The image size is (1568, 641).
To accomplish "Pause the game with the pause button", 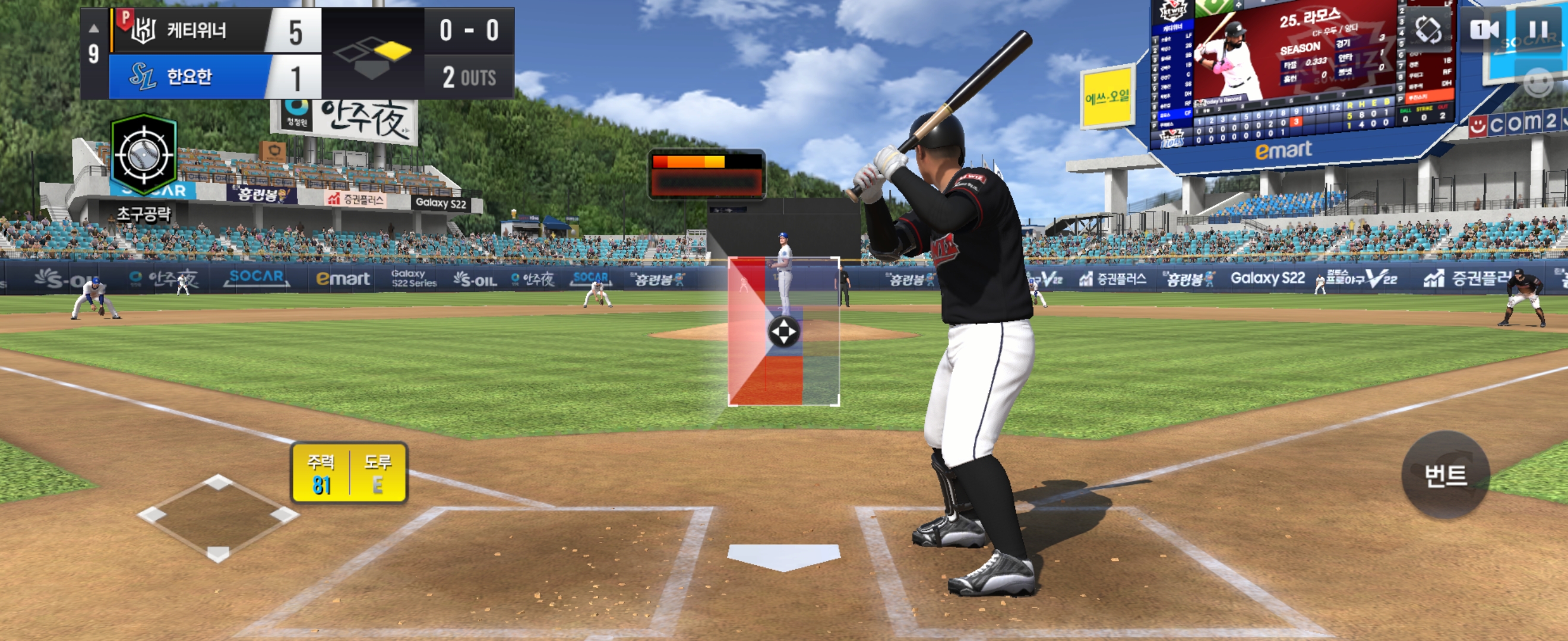I will pos(1538,29).
